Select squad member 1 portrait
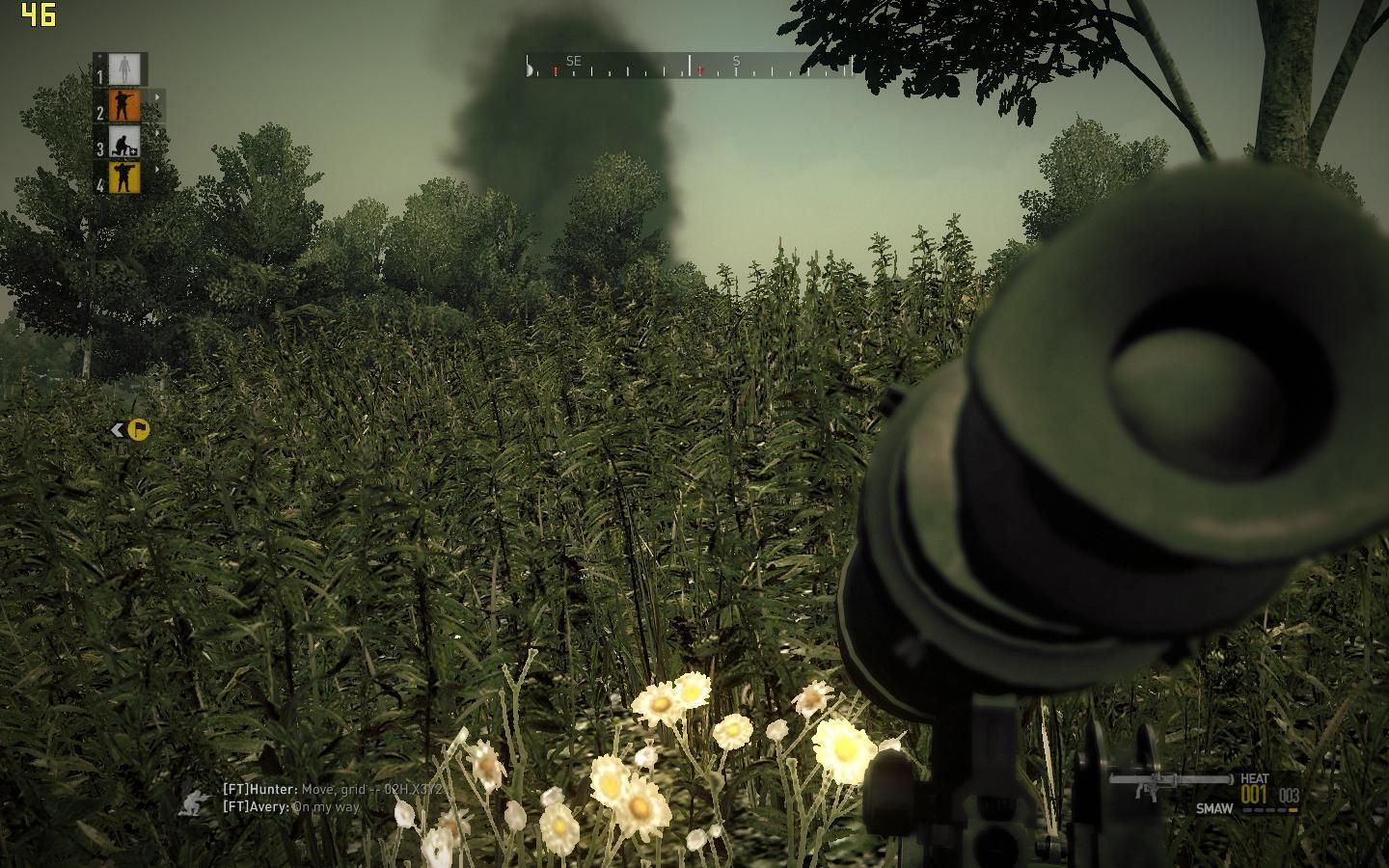 tap(125, 68)
